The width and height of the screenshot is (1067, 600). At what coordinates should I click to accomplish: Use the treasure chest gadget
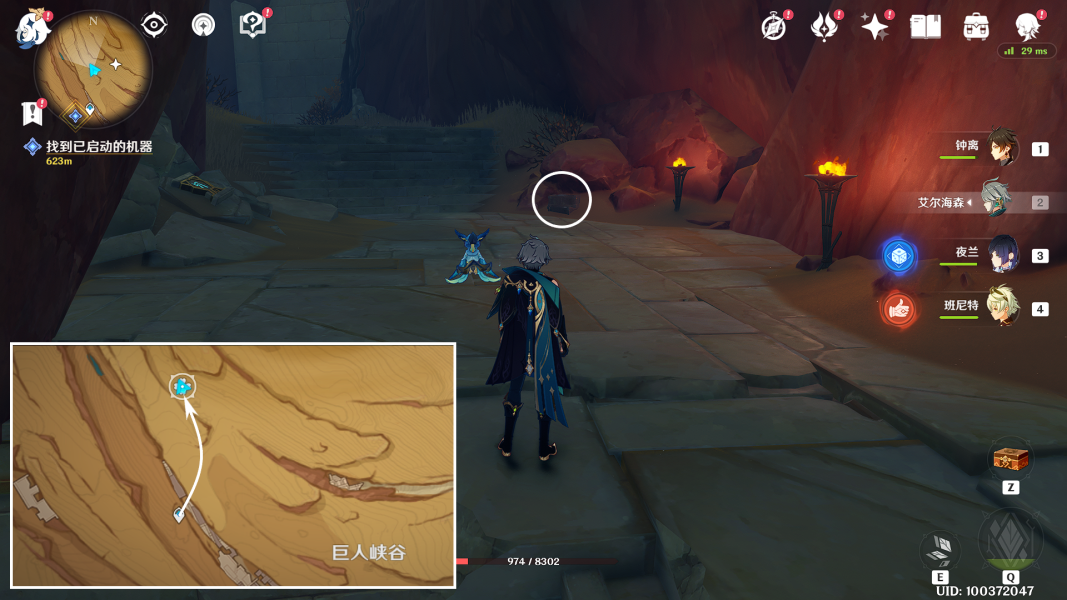pyautogui.click(x=1009, y=460)
